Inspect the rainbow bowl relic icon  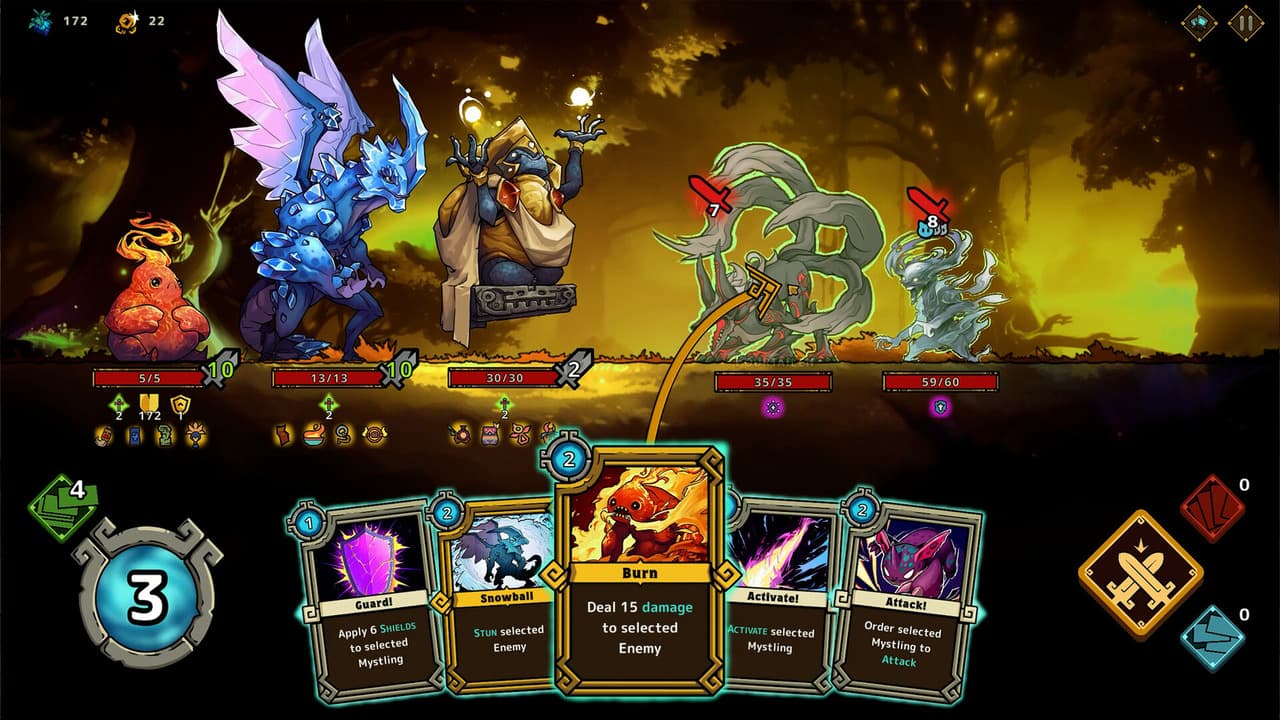[x=314, y=435]
